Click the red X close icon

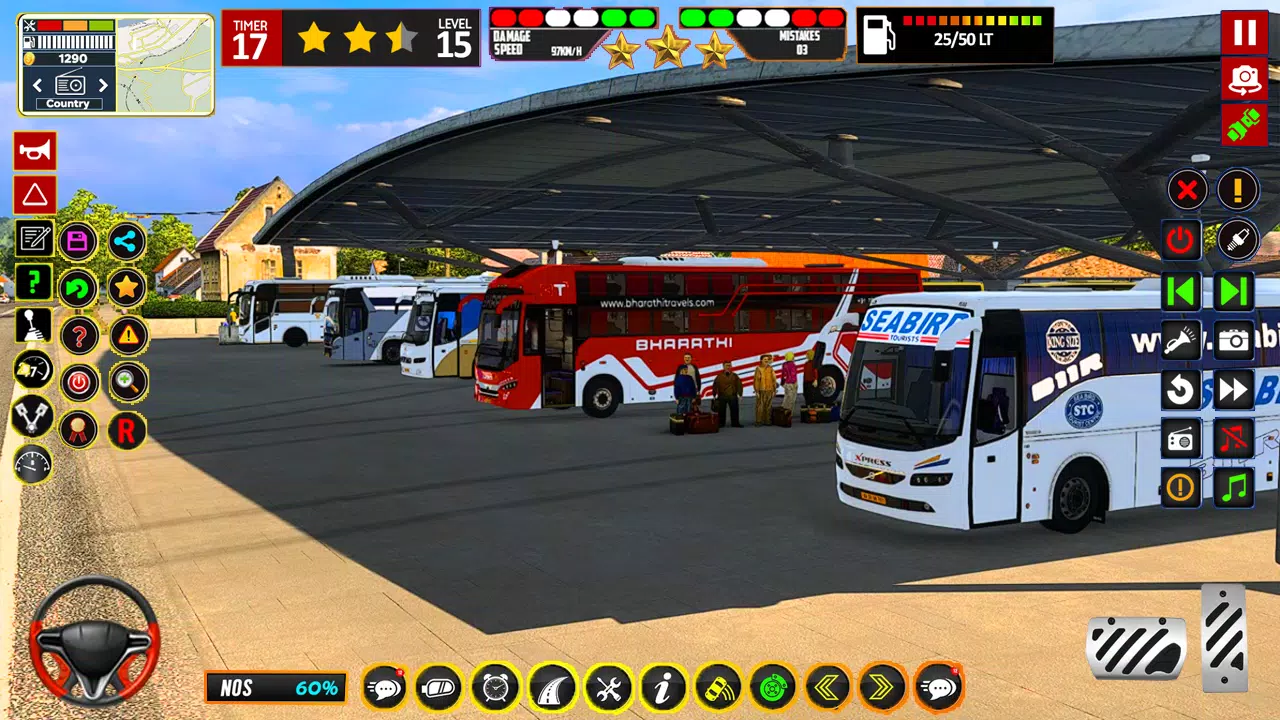coord(1187,189)
